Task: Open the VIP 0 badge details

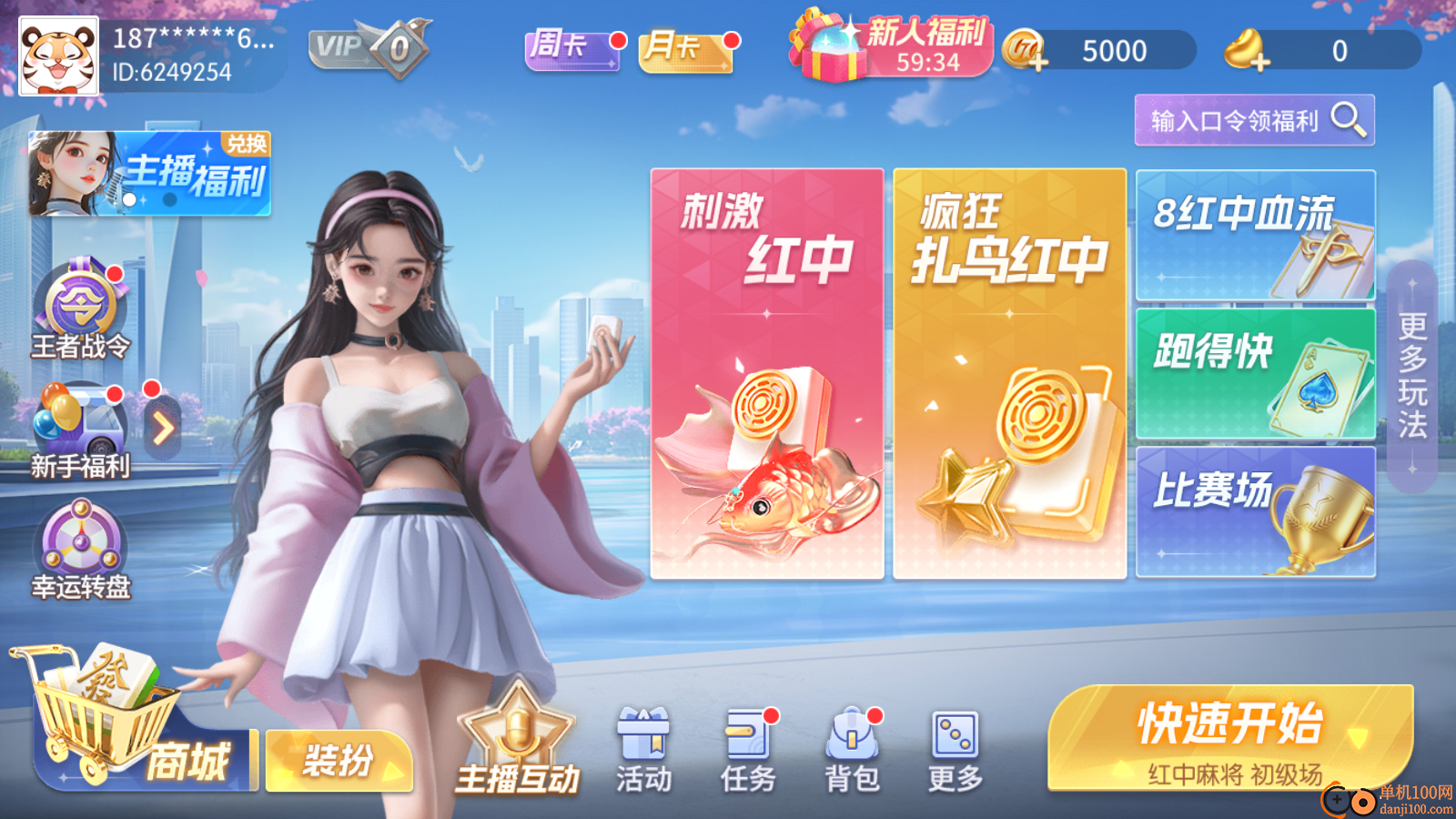Action: pyautogui.click(x=364, y=45)
